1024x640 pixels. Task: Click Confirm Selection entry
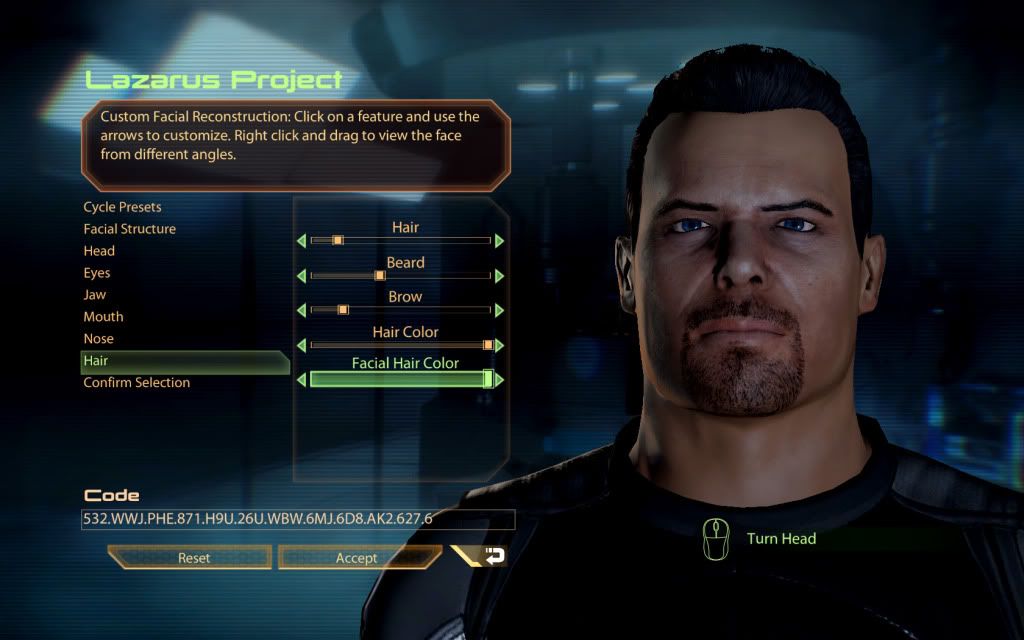pyautogui.click(x=136, y=383)
